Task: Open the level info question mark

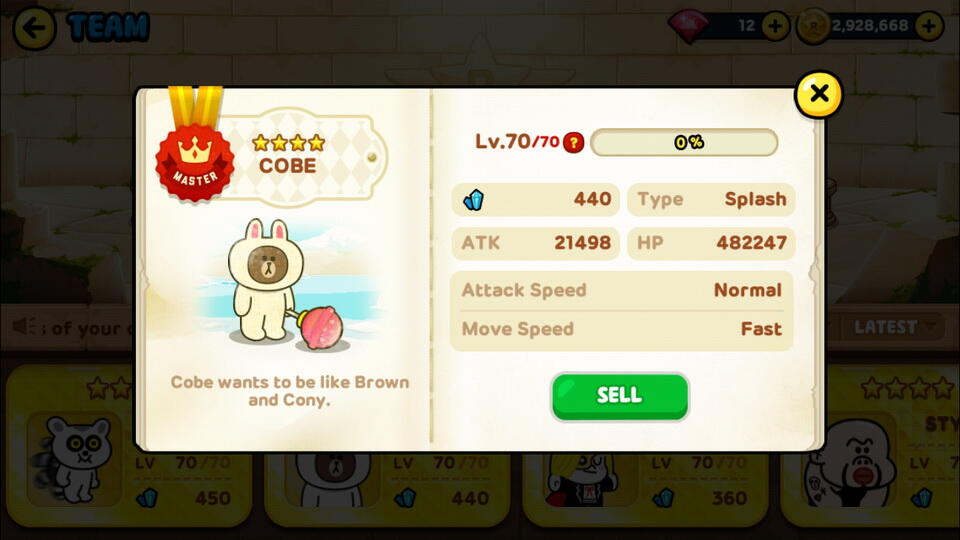Action: coord(573,142)
